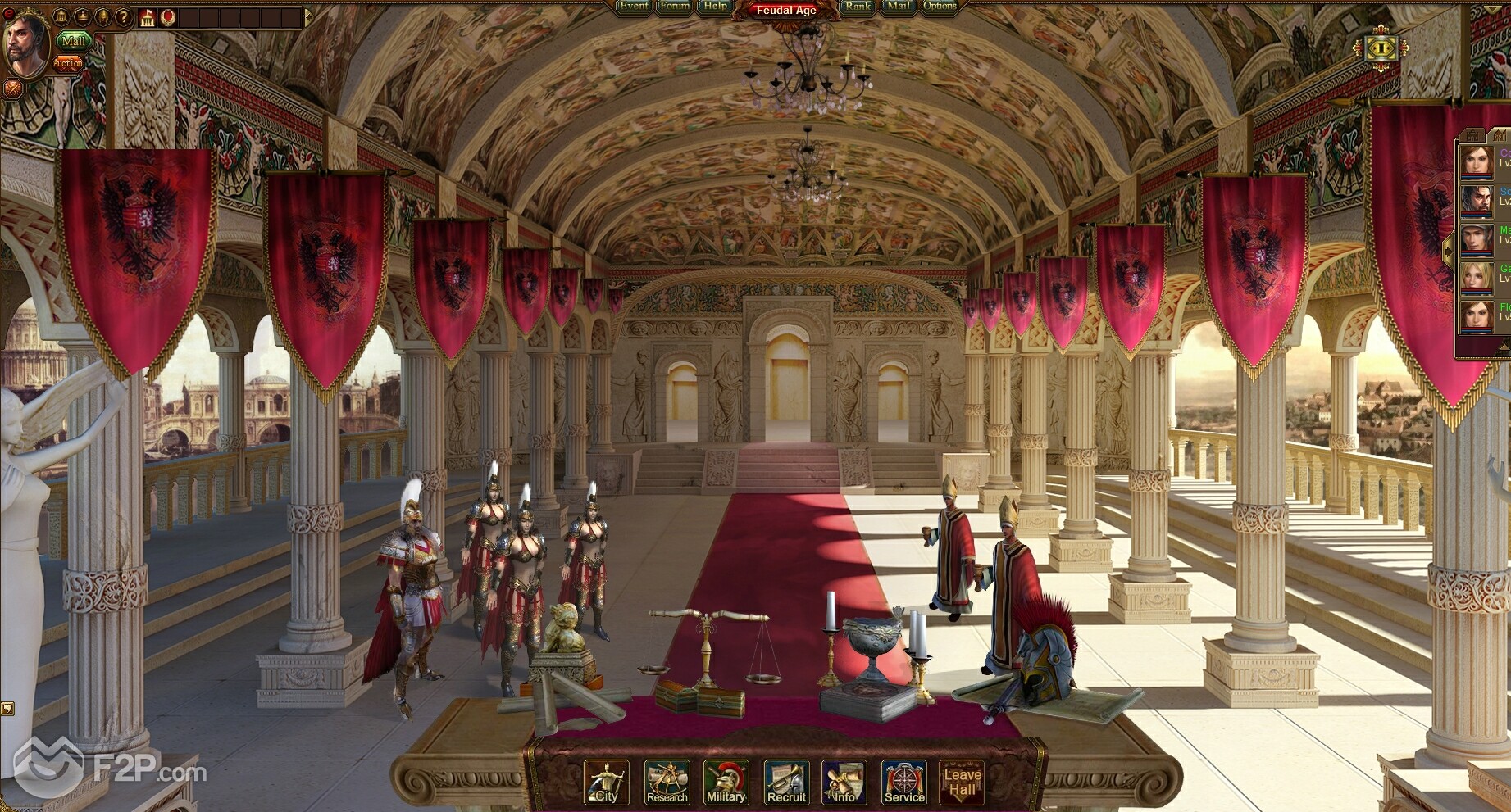Click the question mark help icon
1511x812 pixels.
(x=123, y=16)
